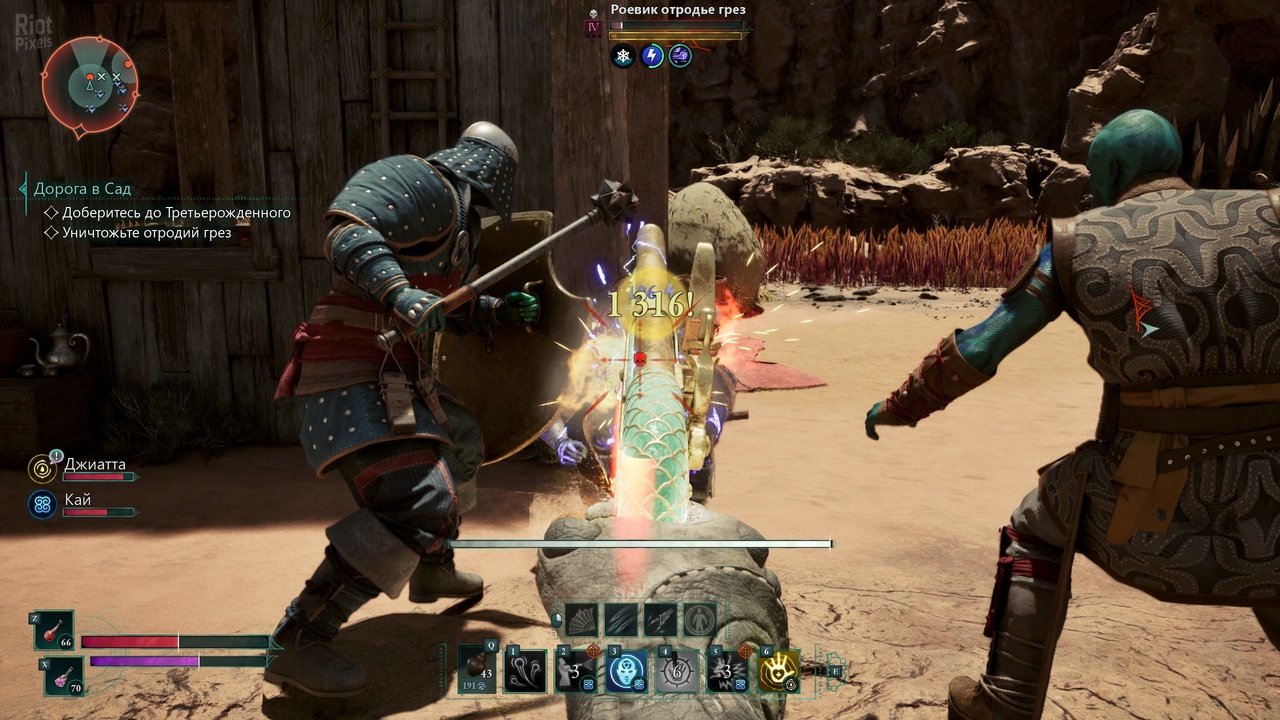Activate the blue glowing face ability
This screenshot has height=720, width=1280.
point(627,670)
